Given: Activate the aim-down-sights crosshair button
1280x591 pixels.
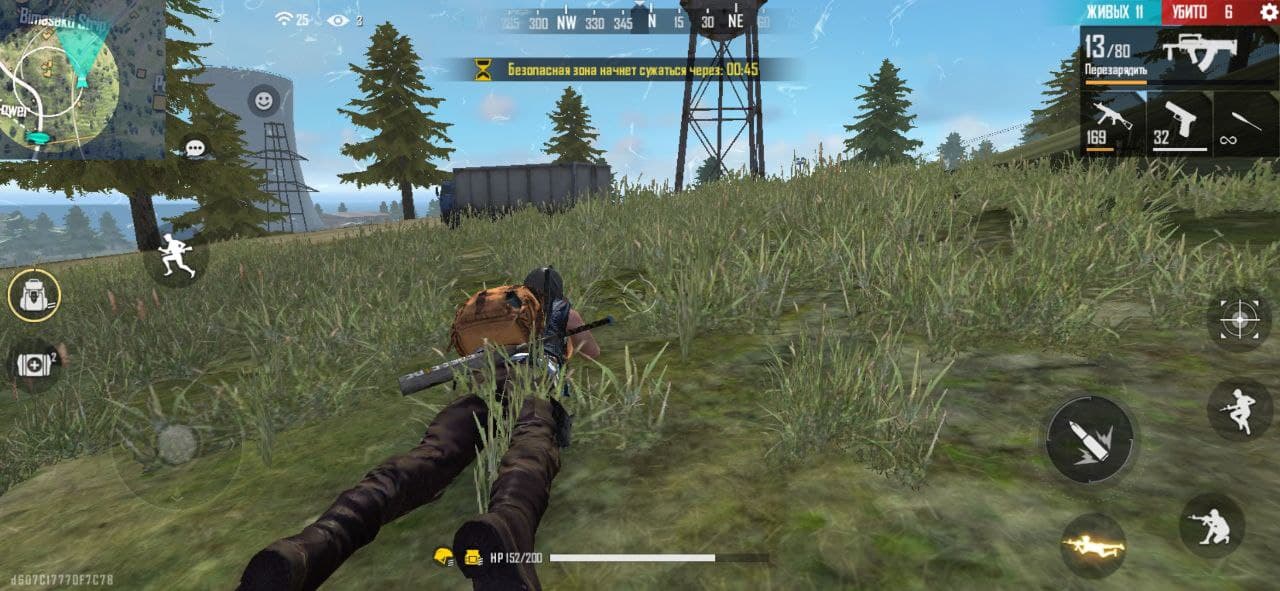Looking at the screenshot, I should pos(1239,320).
